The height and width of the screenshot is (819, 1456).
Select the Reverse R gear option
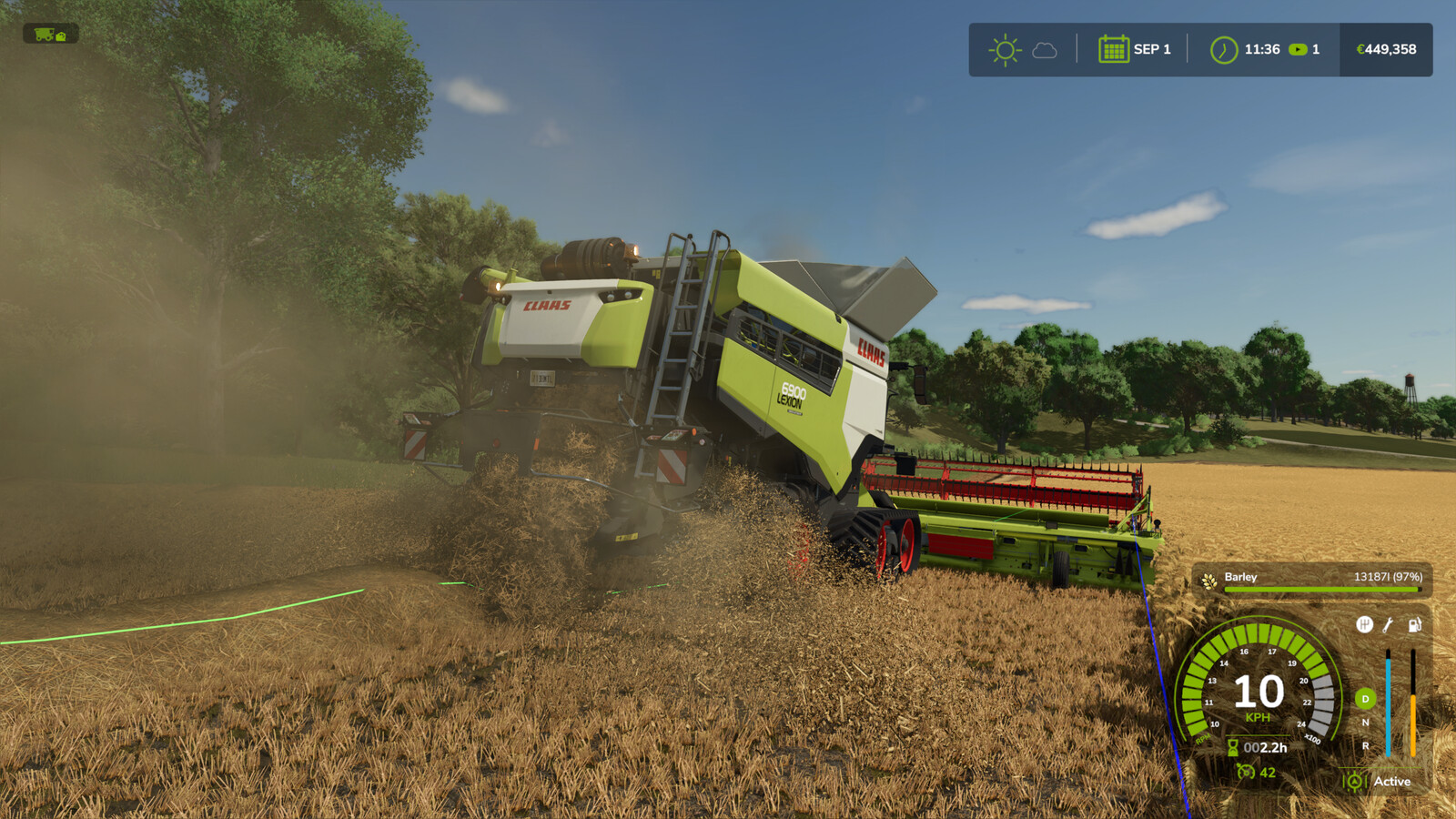[x=1365, y=746]
